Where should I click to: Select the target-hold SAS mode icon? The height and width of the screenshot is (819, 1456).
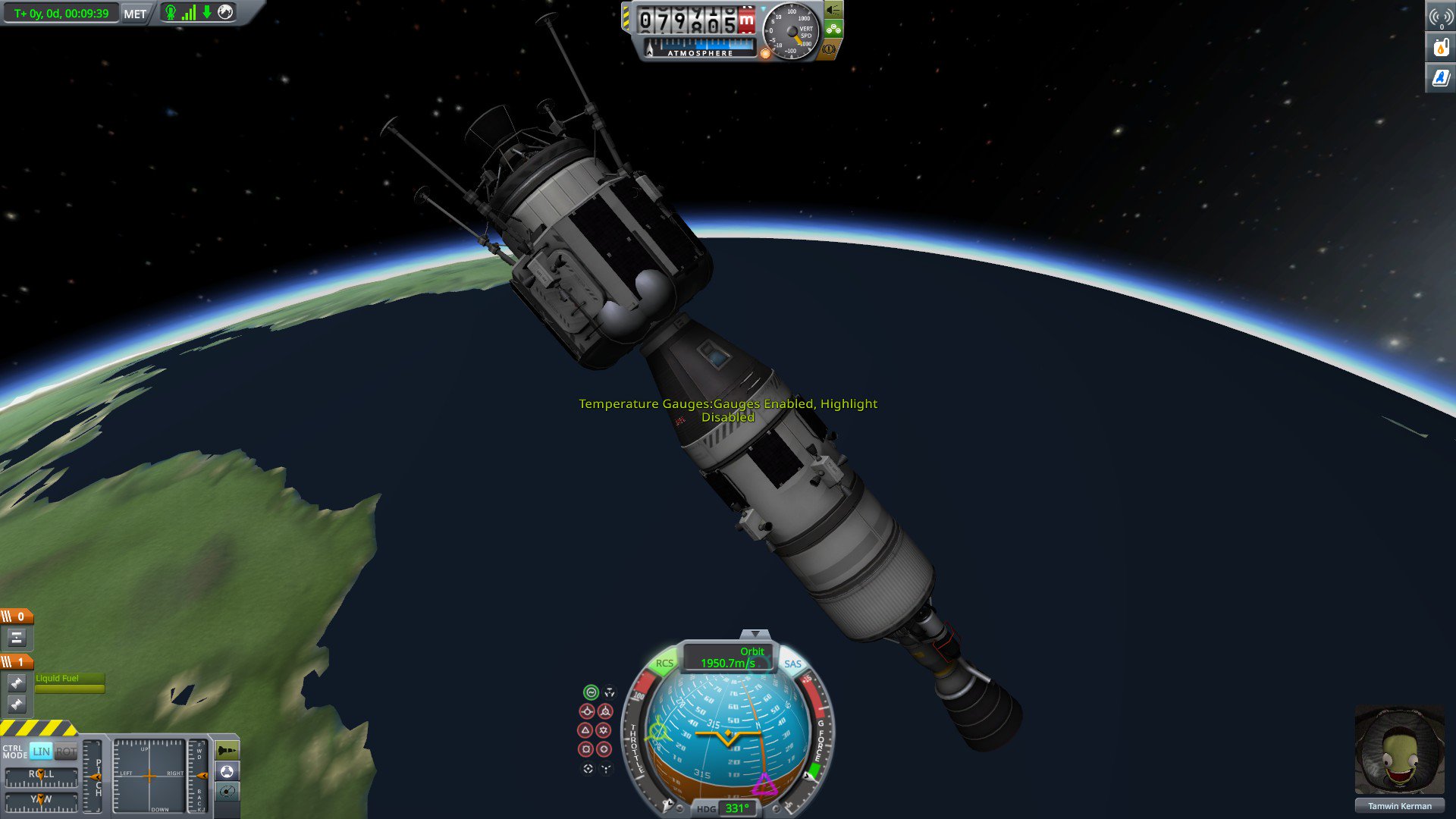click(588, 768)
